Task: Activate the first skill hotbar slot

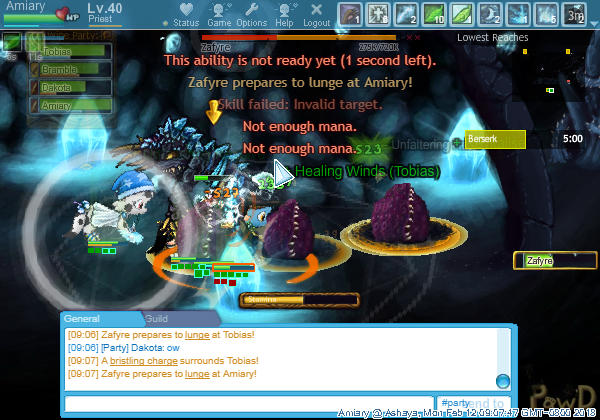Action: point(350,14)
